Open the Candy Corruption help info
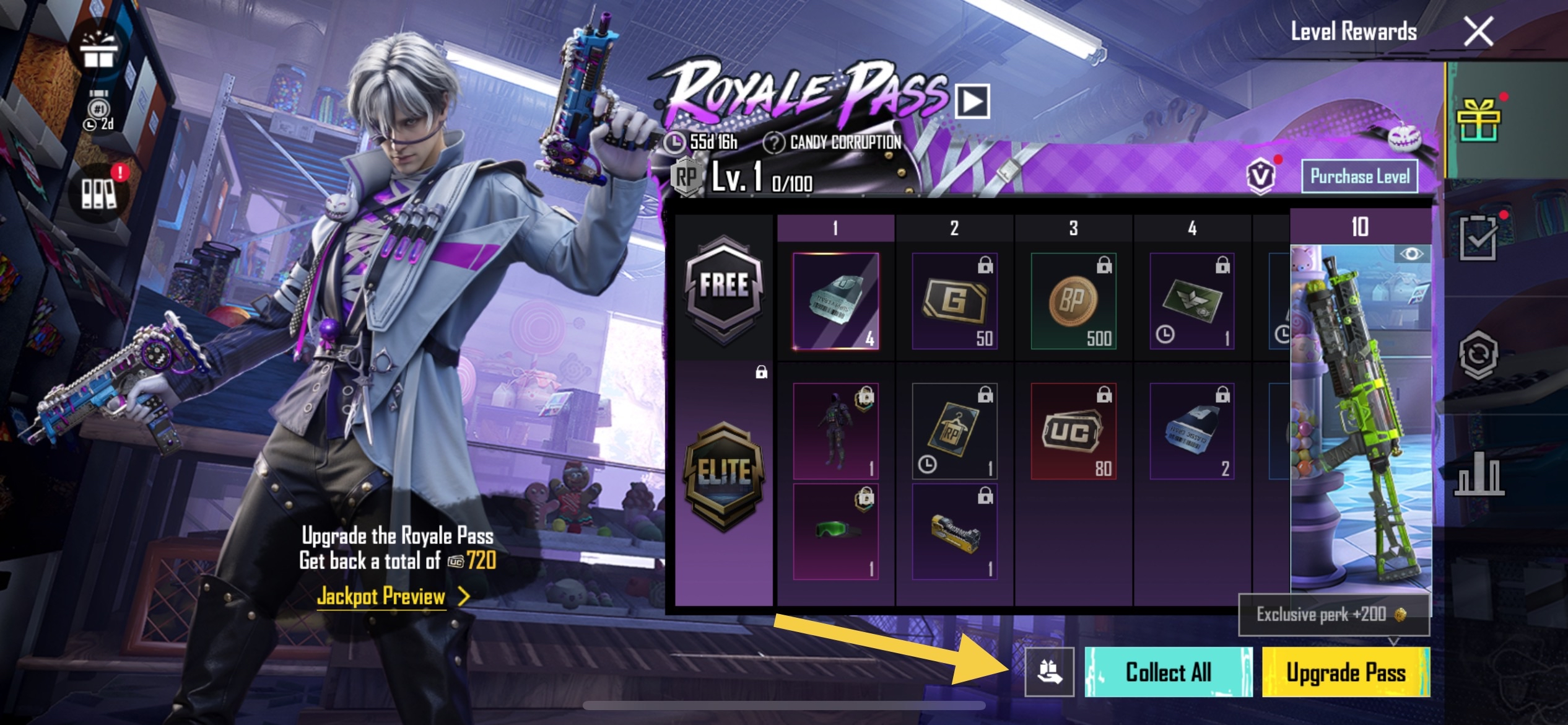This screenshot has height=725, width=1568. click(773, 143)
